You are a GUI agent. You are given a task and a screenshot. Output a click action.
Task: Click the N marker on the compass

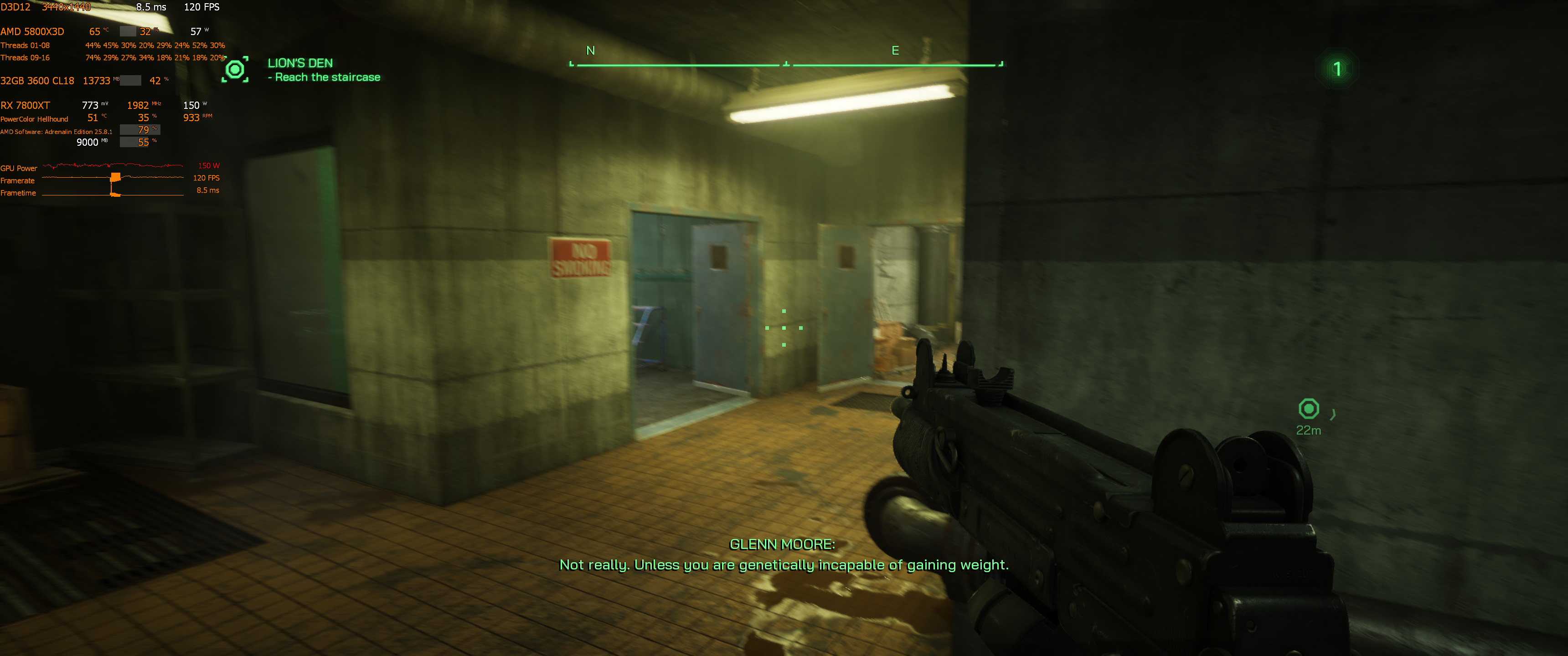[x=589, y=51]
